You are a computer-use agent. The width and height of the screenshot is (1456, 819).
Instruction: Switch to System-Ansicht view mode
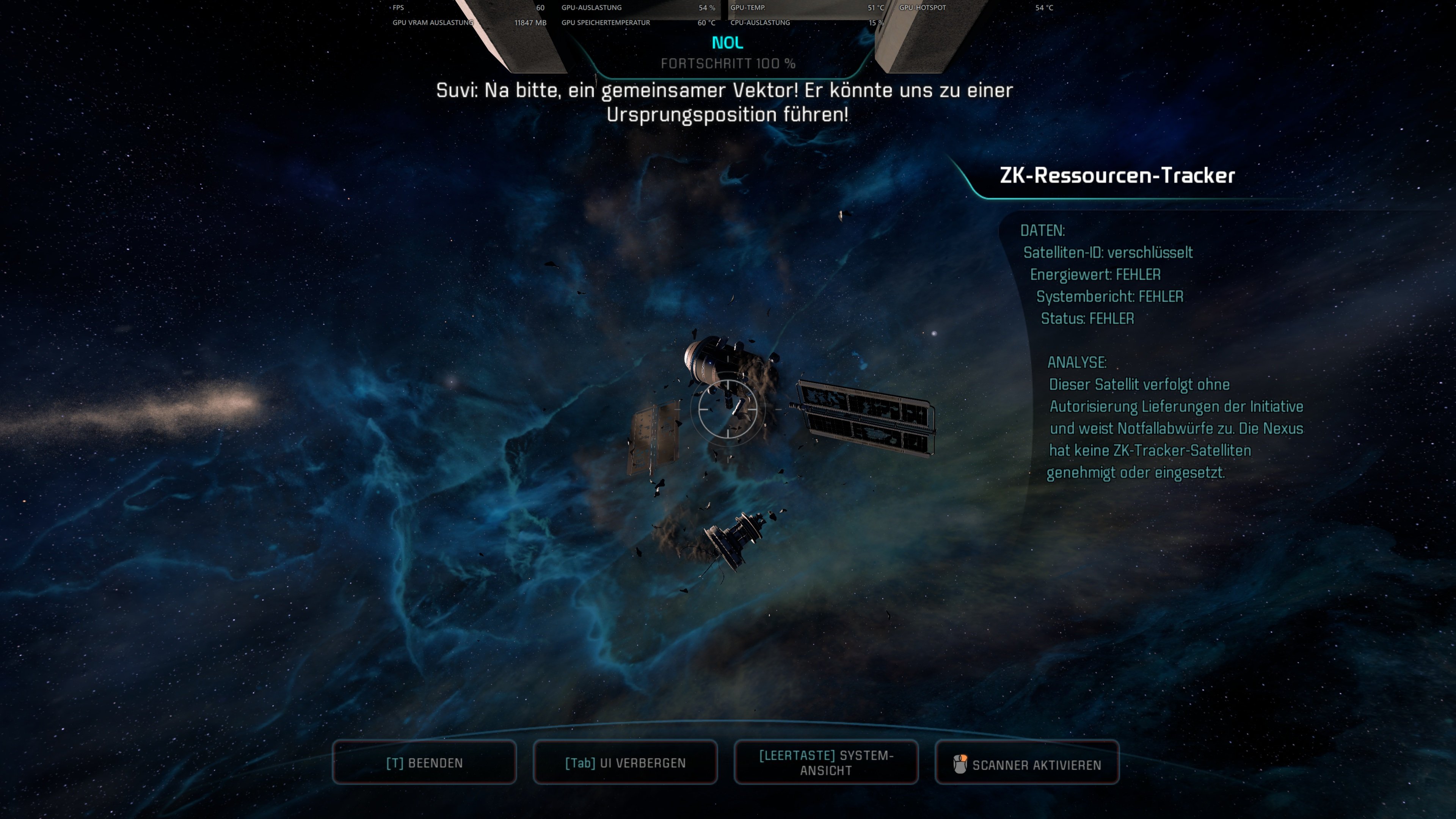point(826,762)
